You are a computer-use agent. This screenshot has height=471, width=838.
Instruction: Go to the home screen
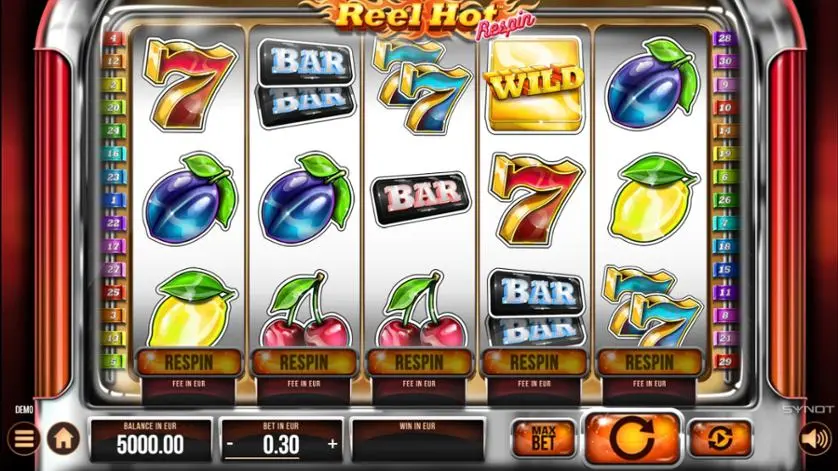tap(63, 438)
